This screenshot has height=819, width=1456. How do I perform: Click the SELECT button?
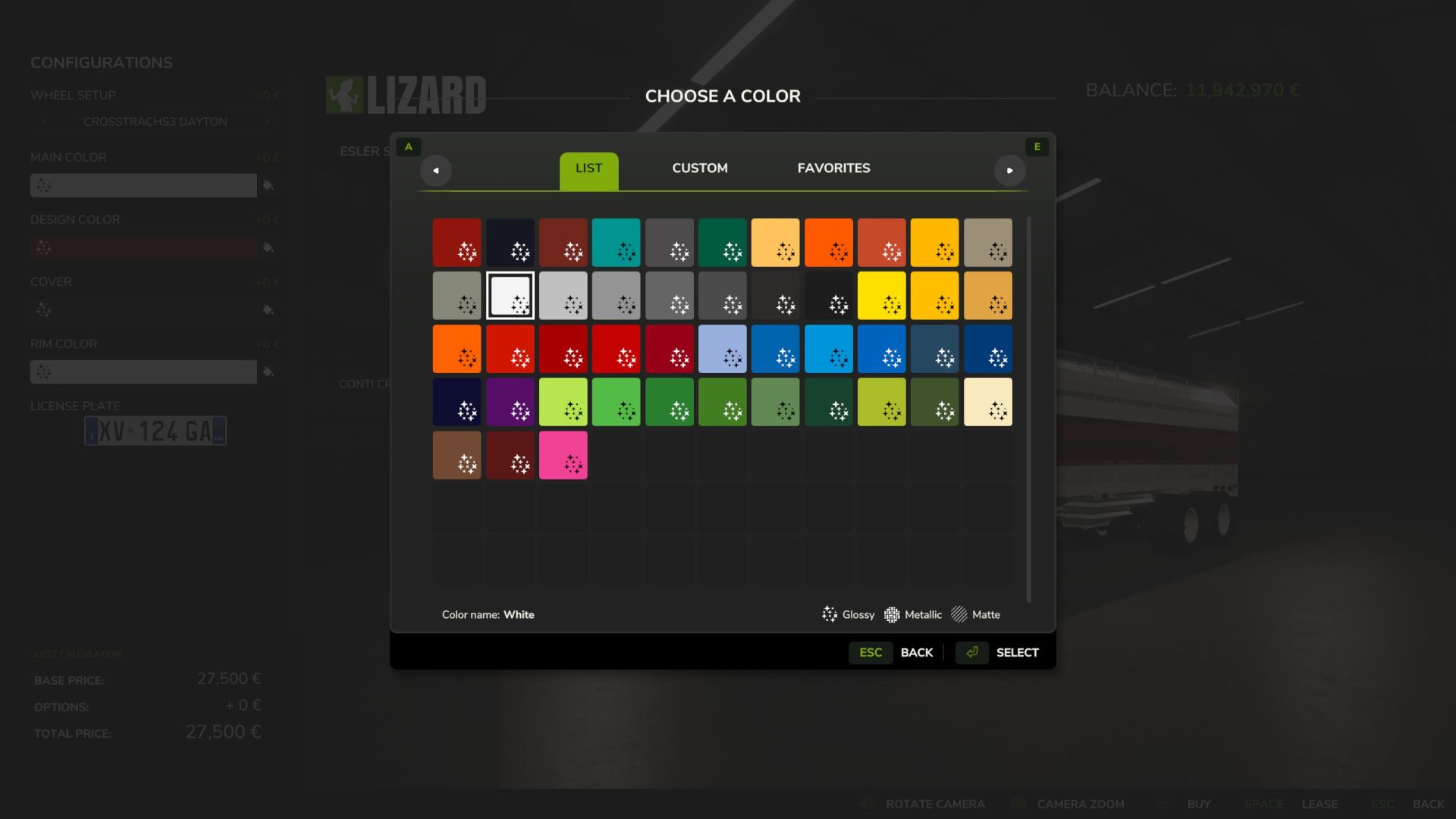[x=1017, y=652]
